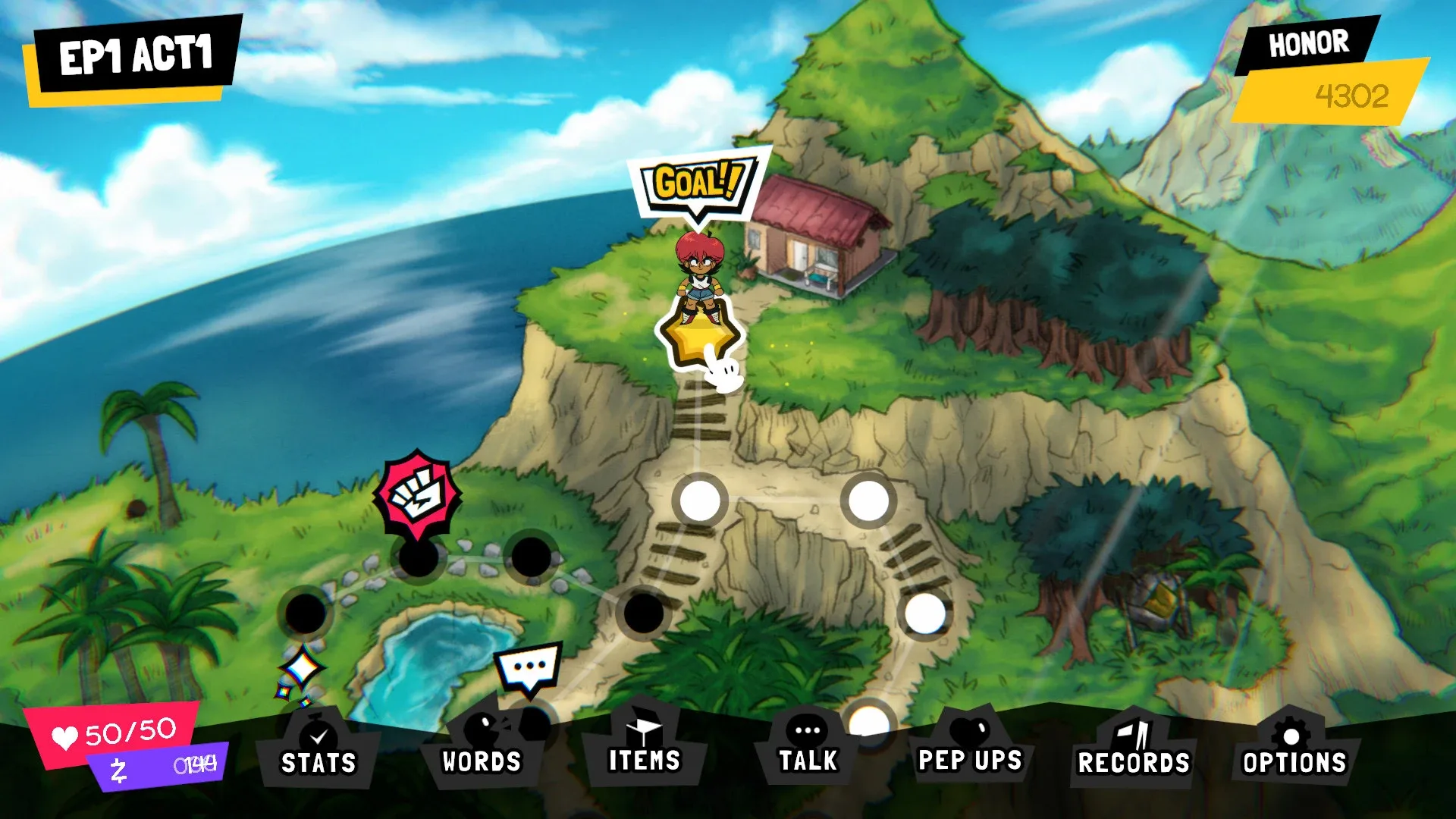1456x819 pixels.
Task: Select the yellow star under the red-haired character
Action: click(699, 336)
